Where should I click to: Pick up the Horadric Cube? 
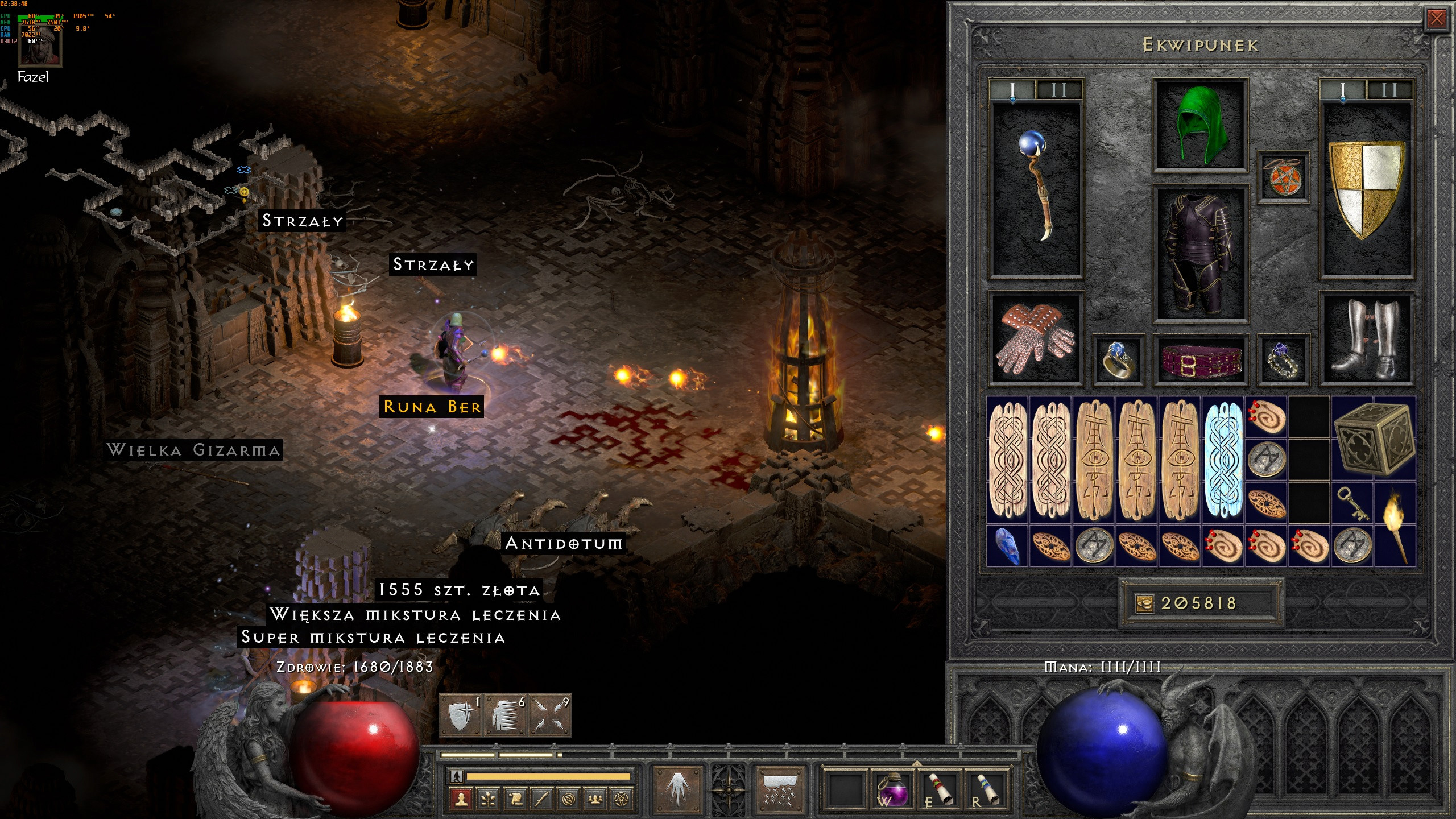pos(1373,439)
